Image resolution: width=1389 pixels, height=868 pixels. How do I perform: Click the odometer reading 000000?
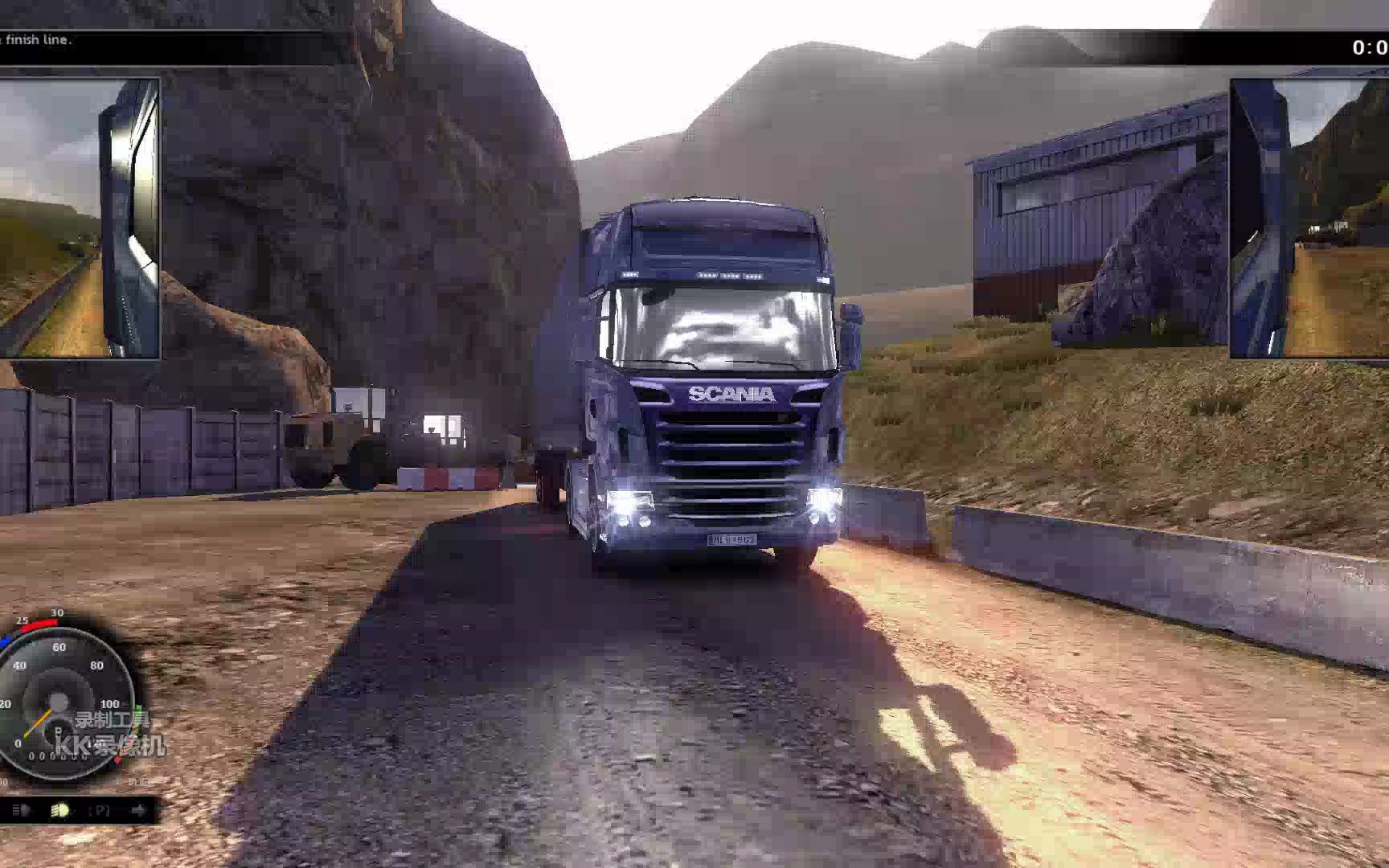[x=56, y=755]
